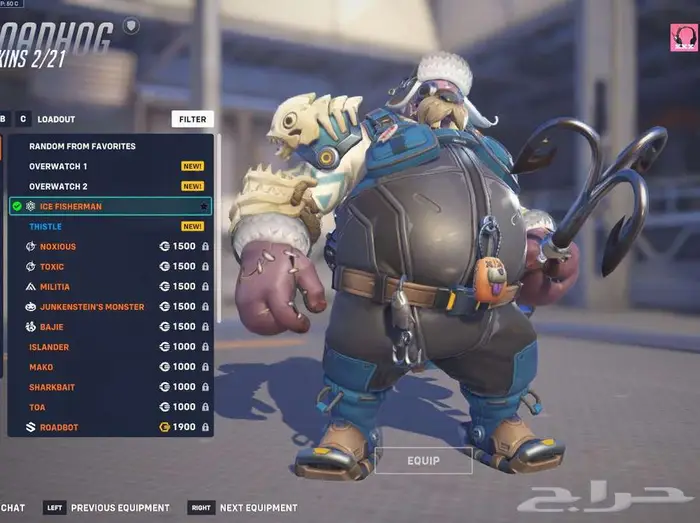Toggle favorite star on Ice Fisherman

click(x=204, y=207)
